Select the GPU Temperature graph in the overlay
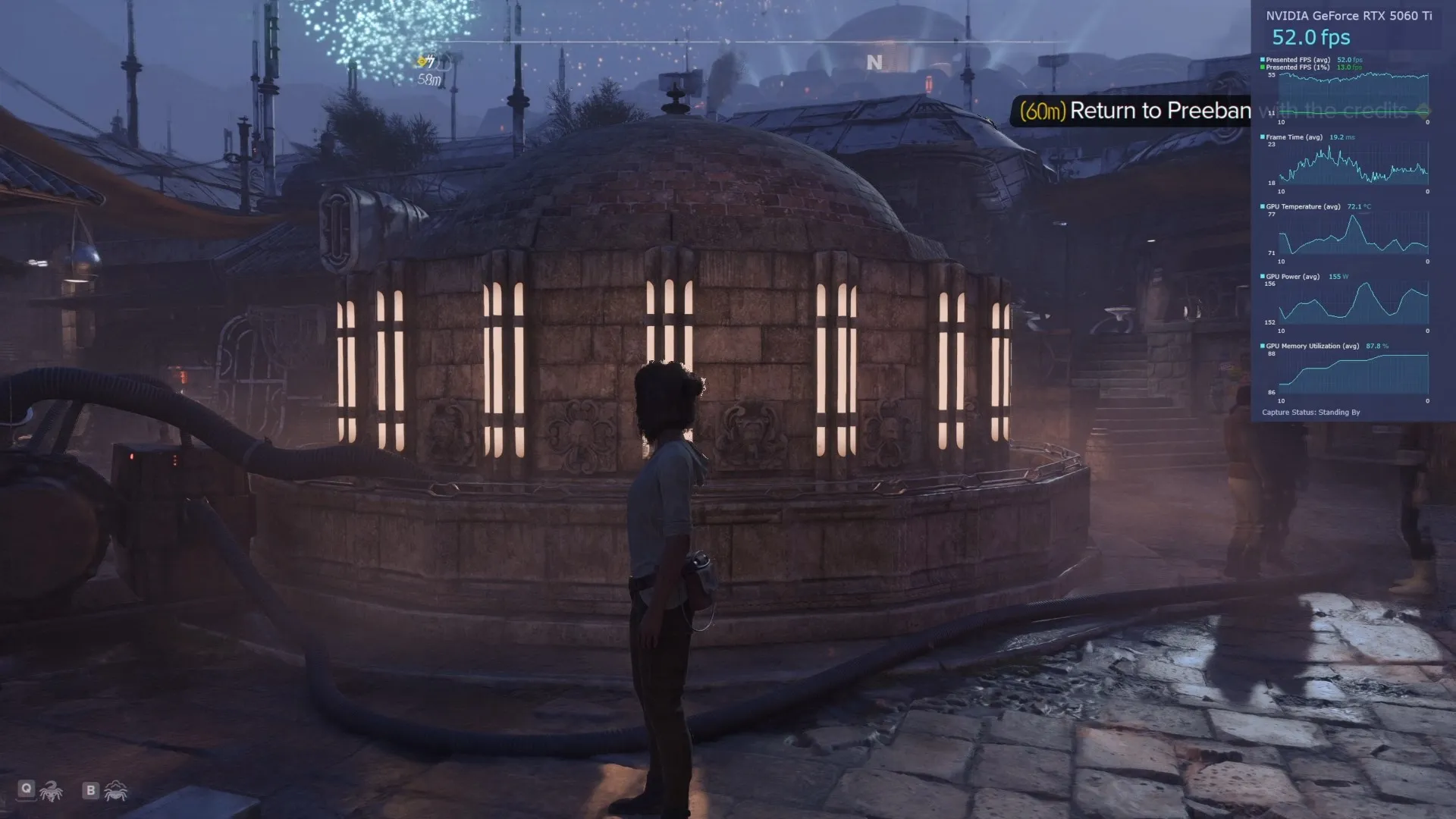The image size is (1456, 819). [x=1354, y=235]
